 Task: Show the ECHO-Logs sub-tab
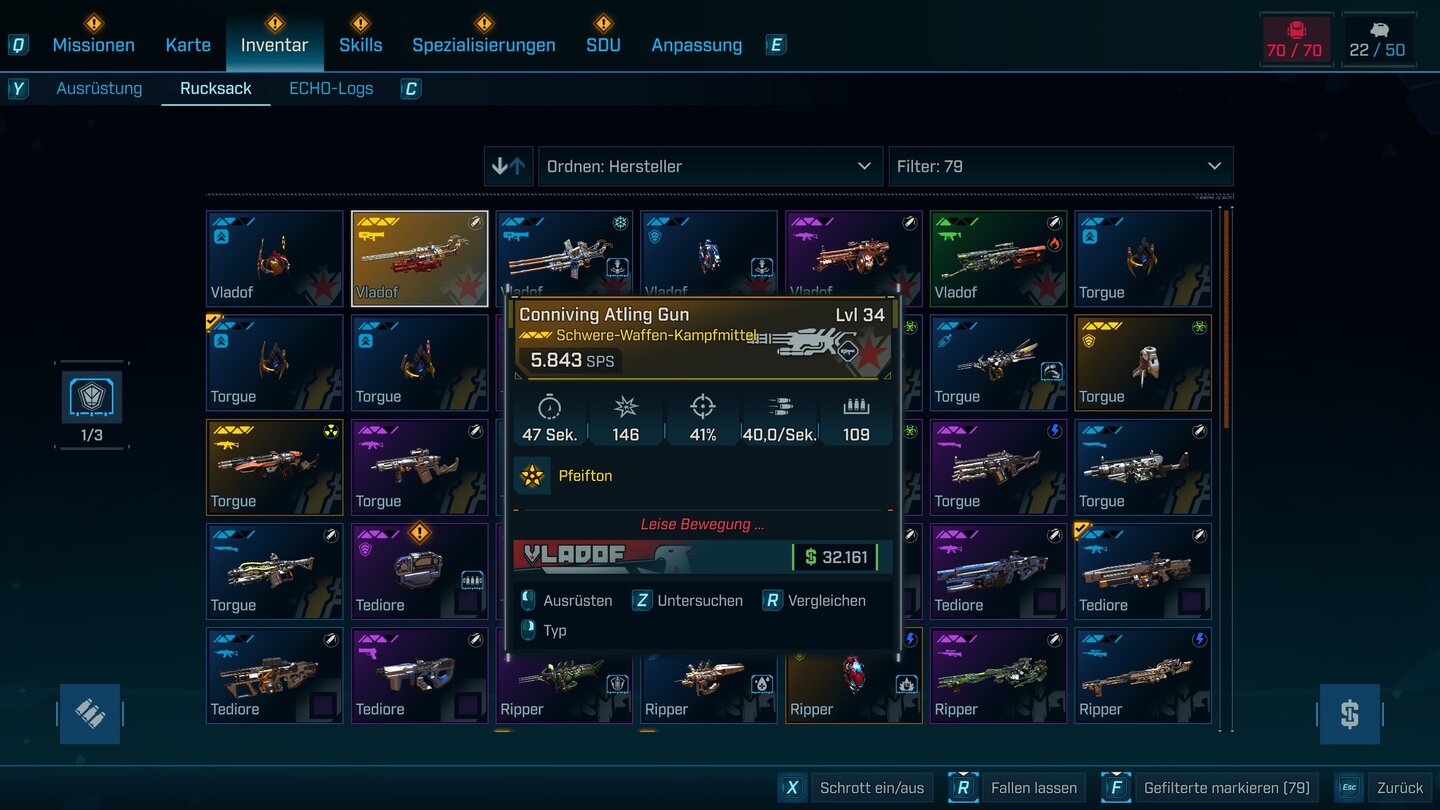click(x=331, y=88)
